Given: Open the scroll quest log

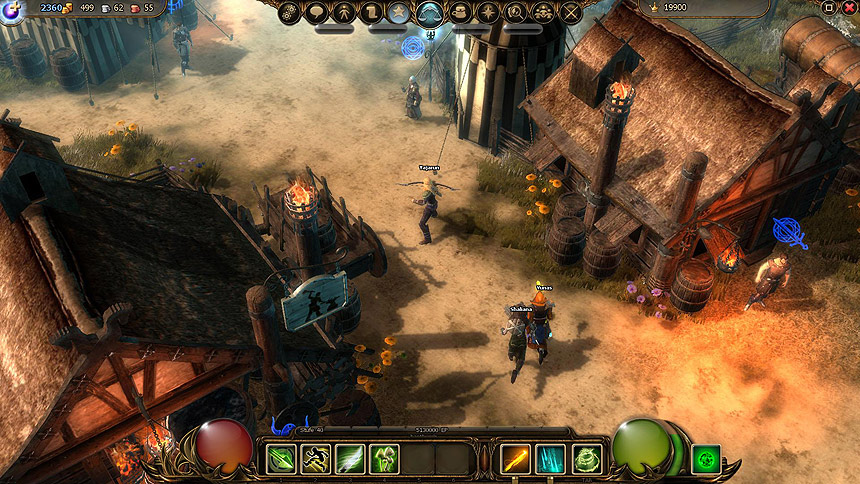Looking at the screenshot, I should tap(372, 12).
